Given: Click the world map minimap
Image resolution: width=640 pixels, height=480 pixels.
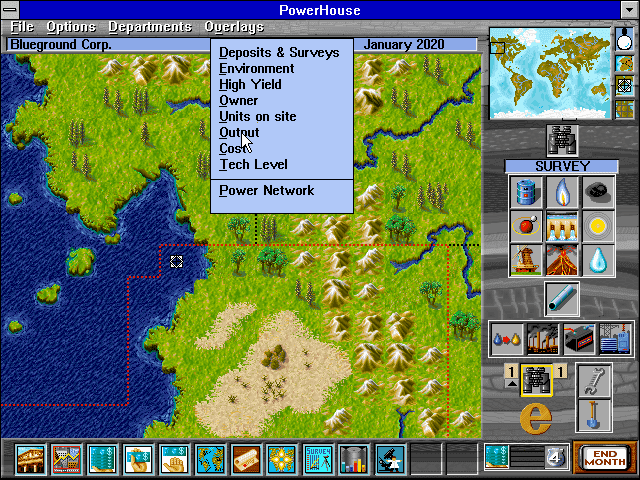Looking at the screenshot, I should (x=548, y=74).
